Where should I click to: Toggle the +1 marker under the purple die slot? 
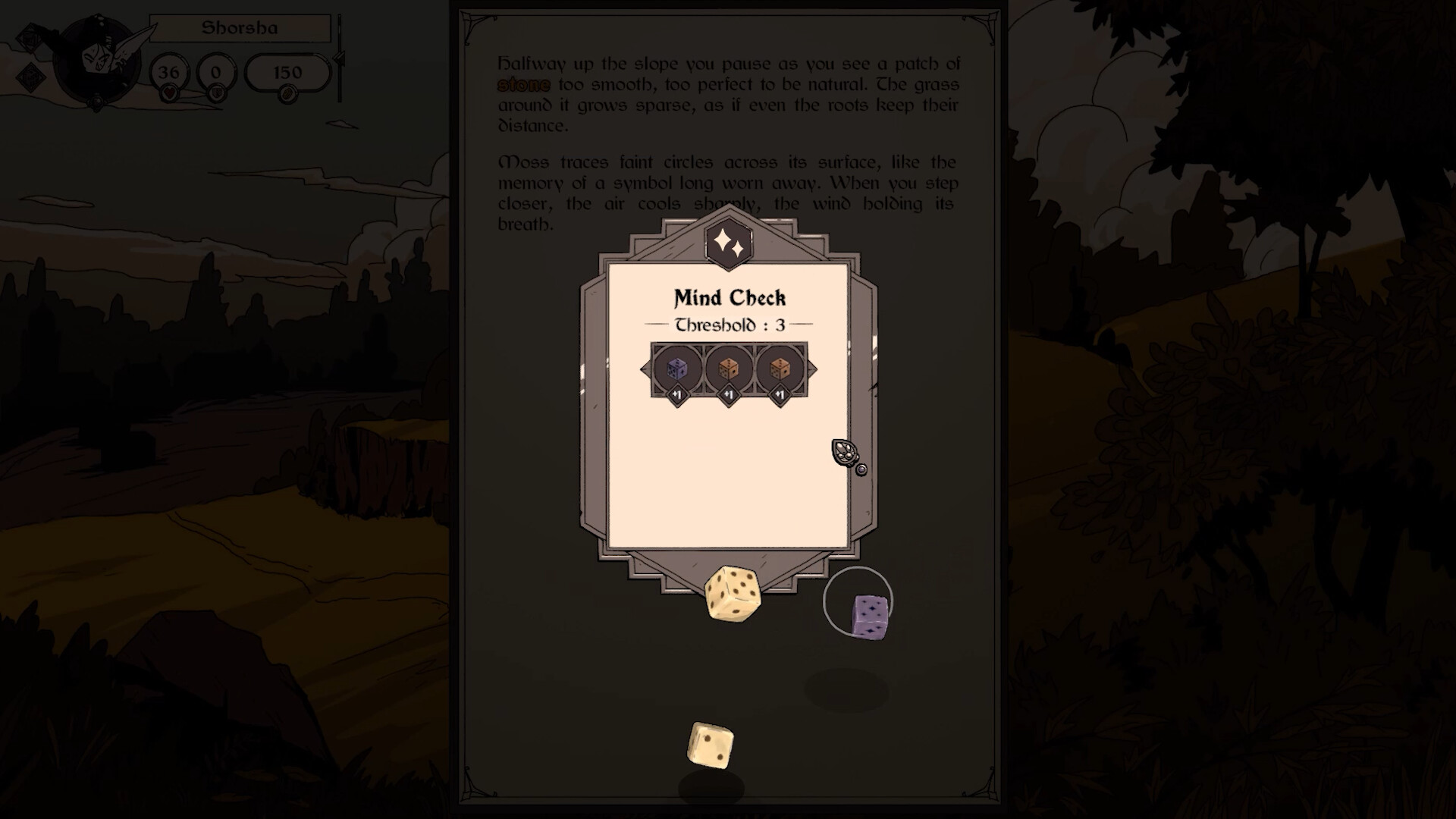click(x=679, y=395)
